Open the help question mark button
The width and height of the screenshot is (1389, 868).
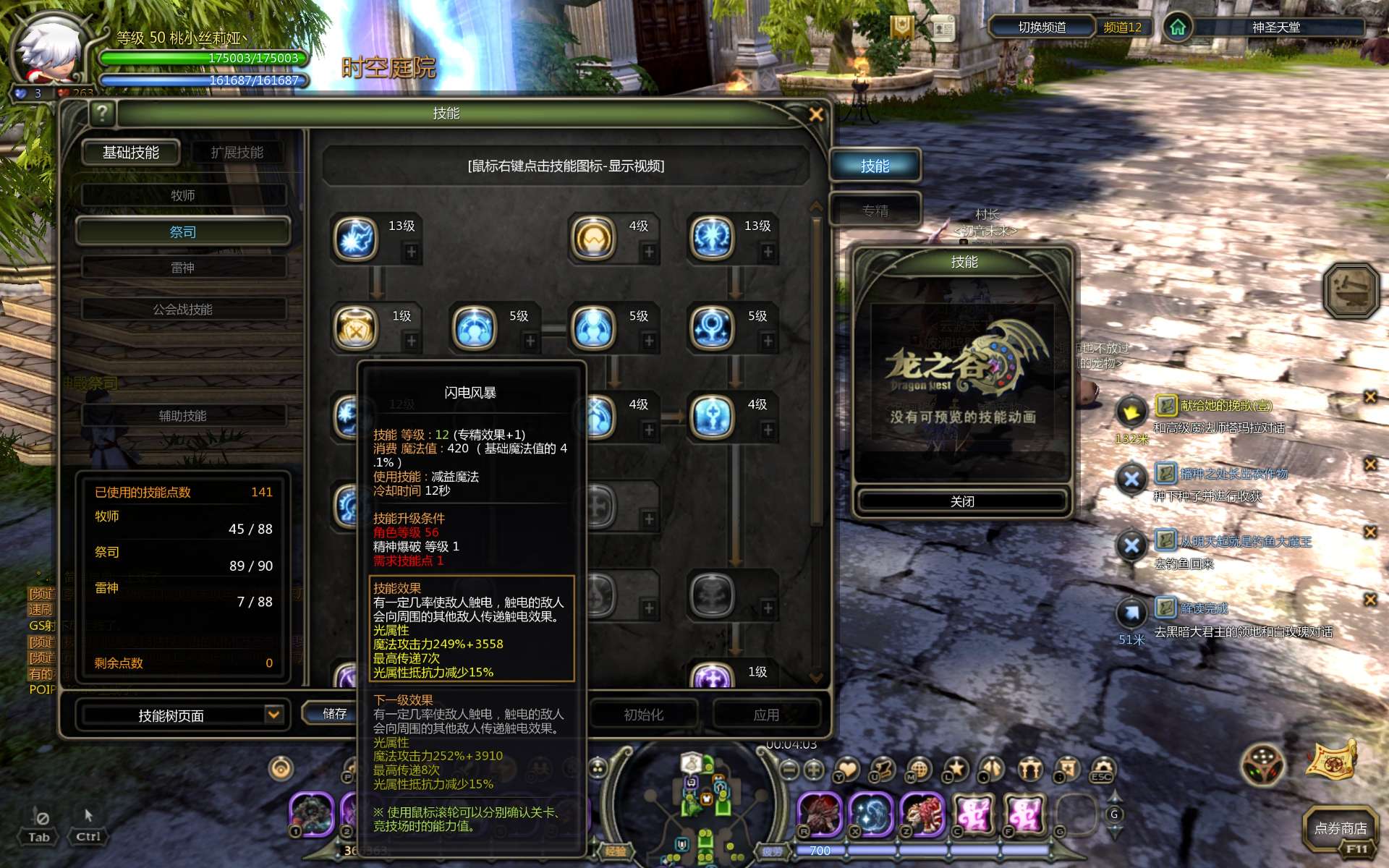click(x=103, y=113)
